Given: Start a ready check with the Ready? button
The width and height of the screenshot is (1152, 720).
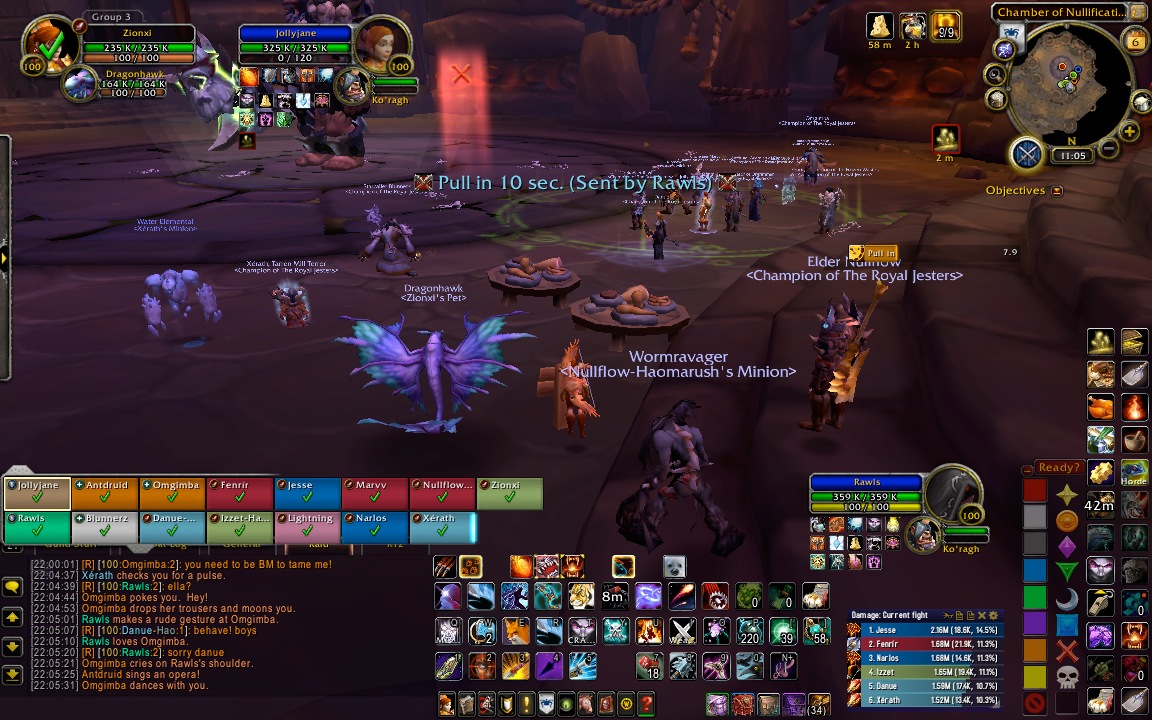Looking at the screenshot, I should click(1059, 467).
